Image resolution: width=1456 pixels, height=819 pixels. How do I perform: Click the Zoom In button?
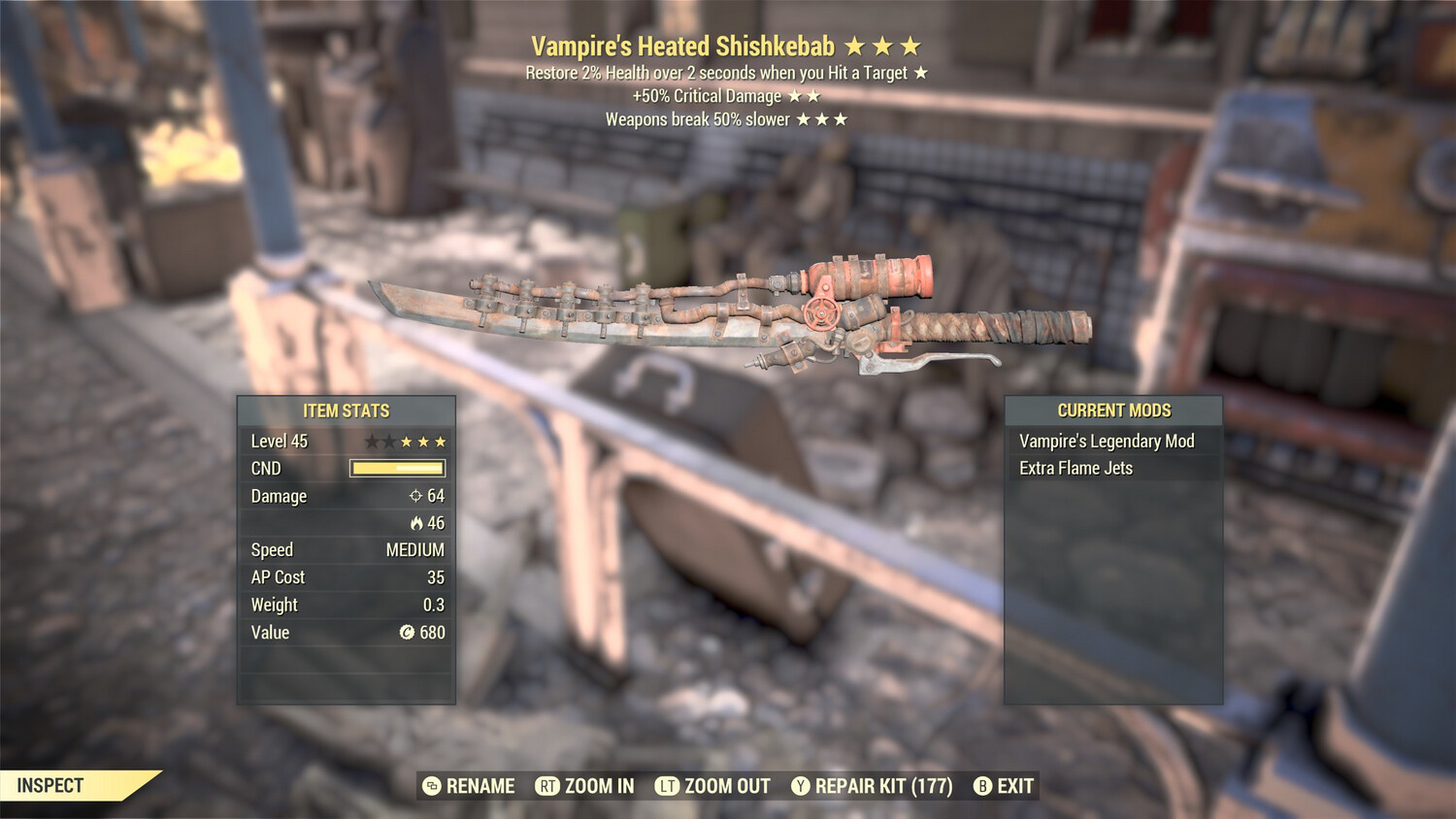pos(585,786)
